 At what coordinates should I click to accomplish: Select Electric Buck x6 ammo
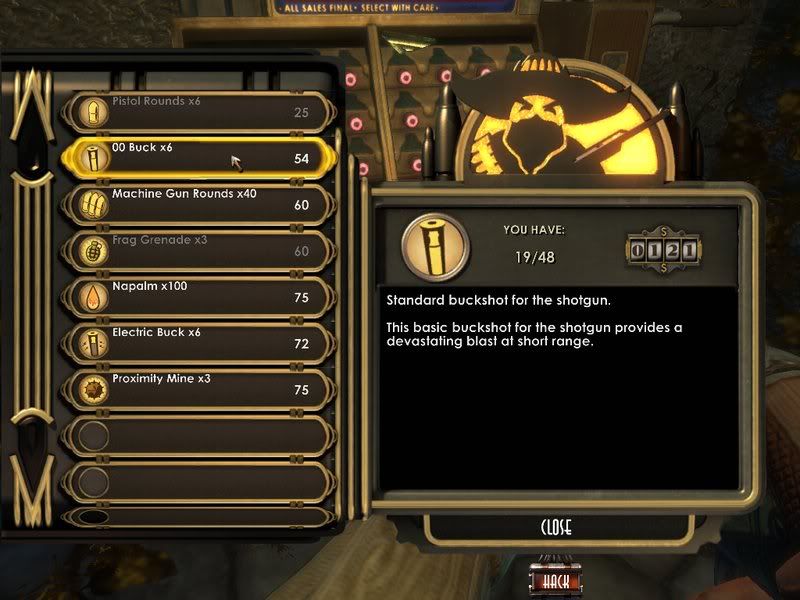click(x=195, y=343)
